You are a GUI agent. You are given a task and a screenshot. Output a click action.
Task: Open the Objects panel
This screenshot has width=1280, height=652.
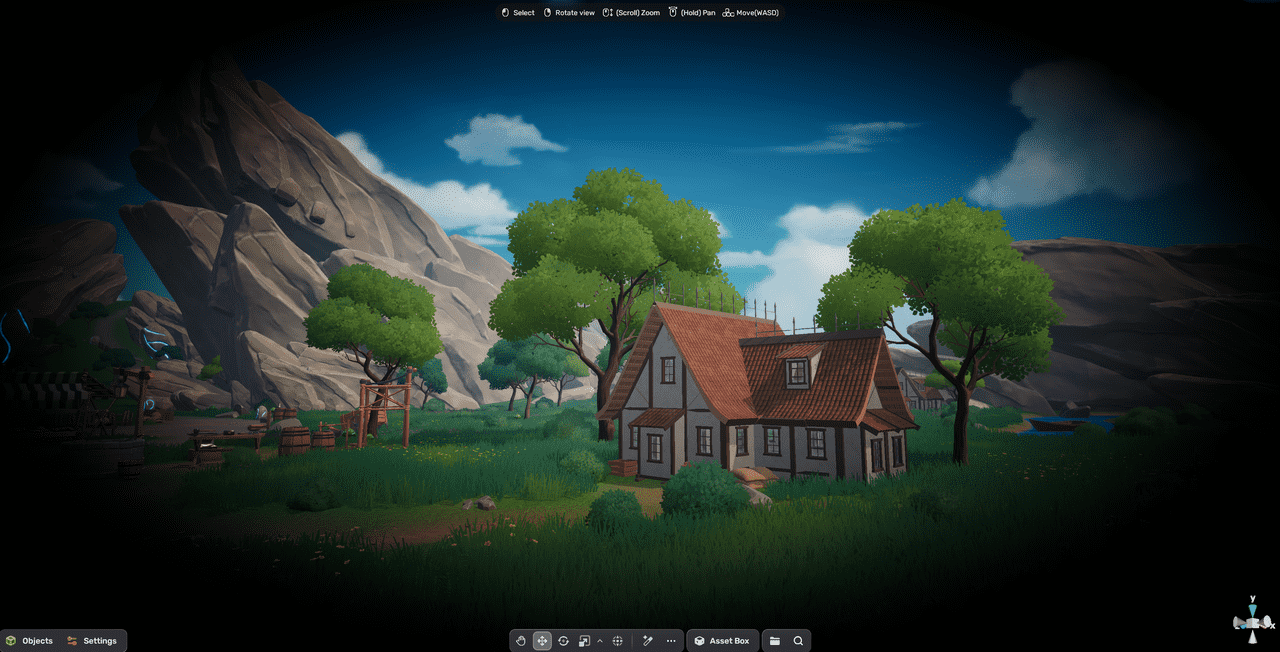coord(29,641)
